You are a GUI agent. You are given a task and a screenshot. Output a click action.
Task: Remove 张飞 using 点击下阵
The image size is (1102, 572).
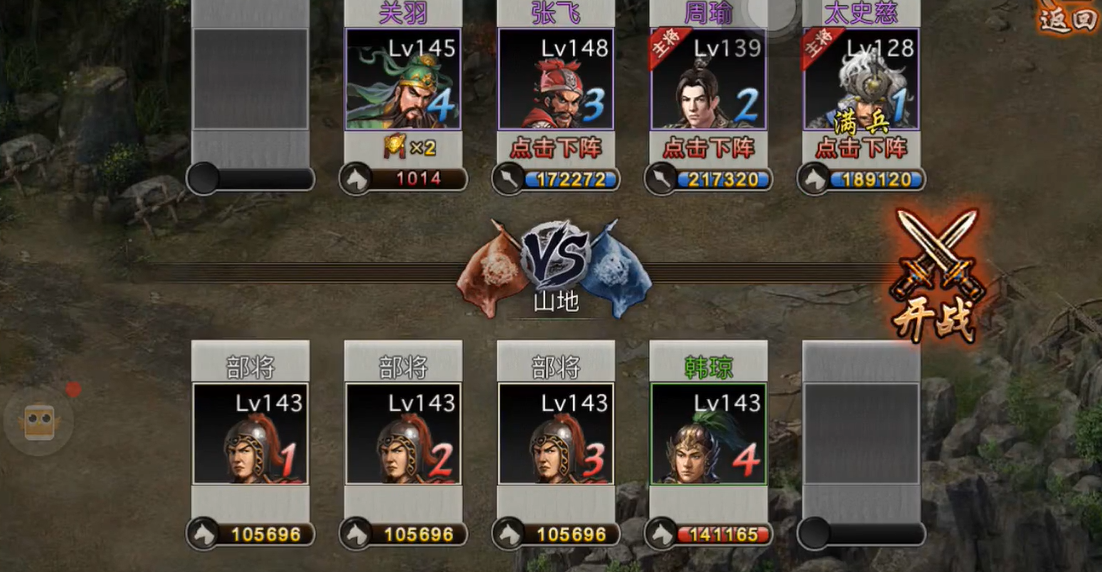coord(556,148)
